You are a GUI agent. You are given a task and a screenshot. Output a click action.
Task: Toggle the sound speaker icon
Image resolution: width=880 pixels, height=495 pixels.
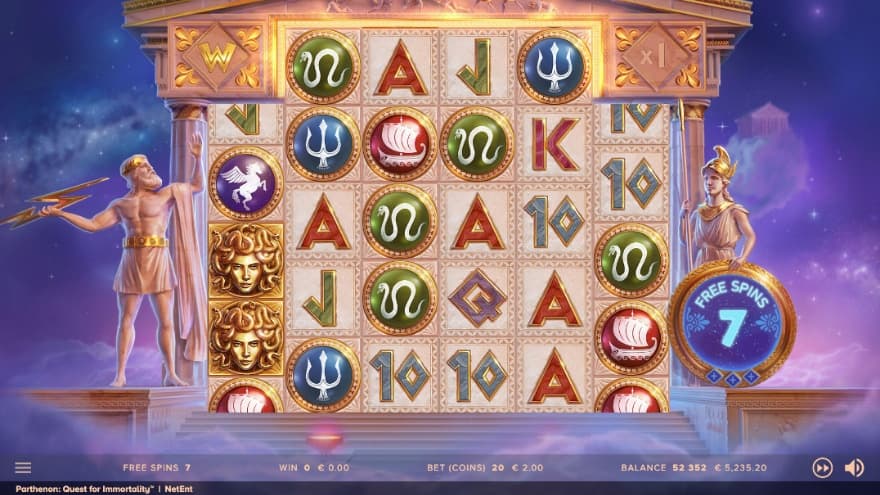pyautogui.click(x=854, y=467)
